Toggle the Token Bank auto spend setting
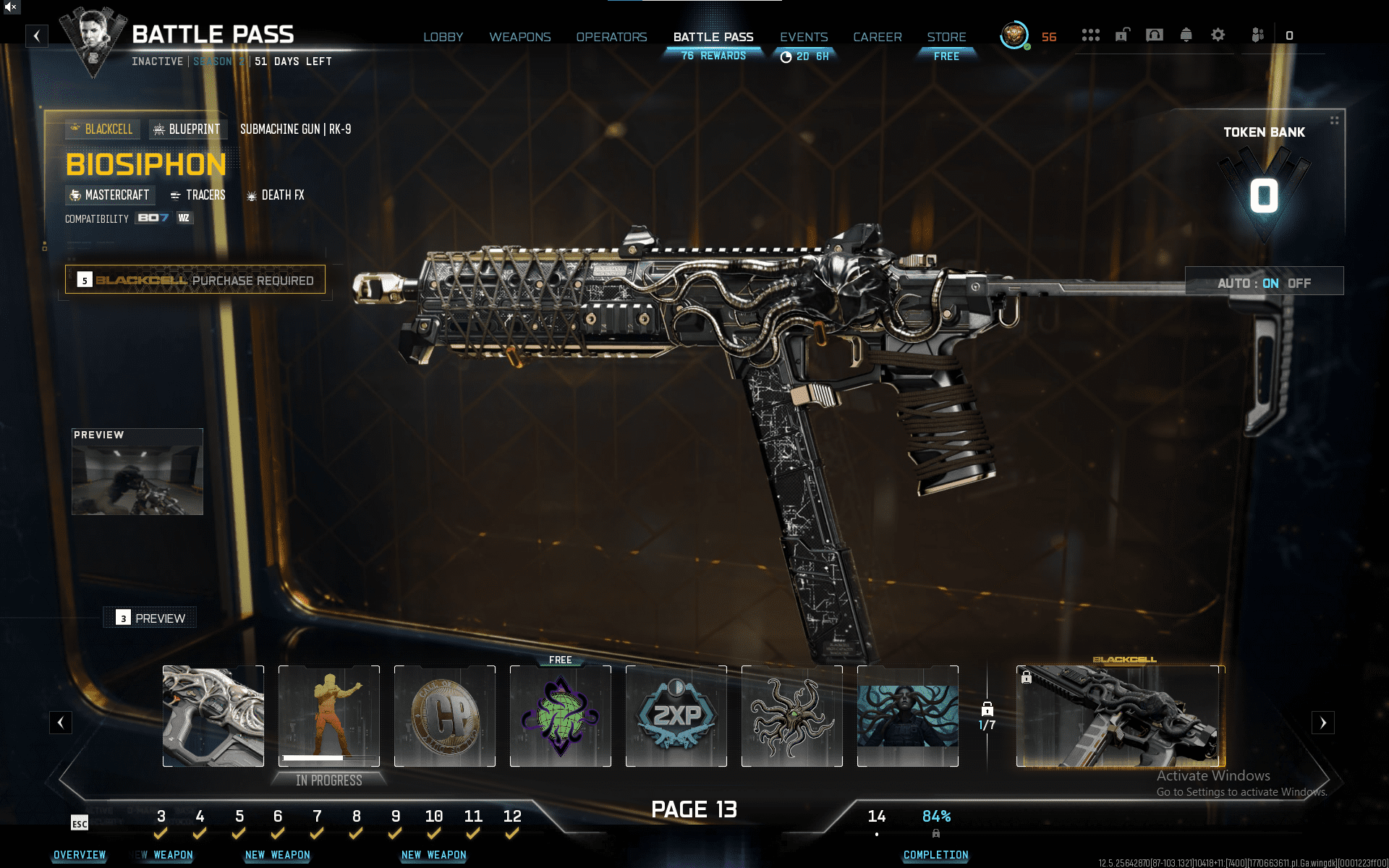The image size is (1389, 868). click(x=1264, y=283)
